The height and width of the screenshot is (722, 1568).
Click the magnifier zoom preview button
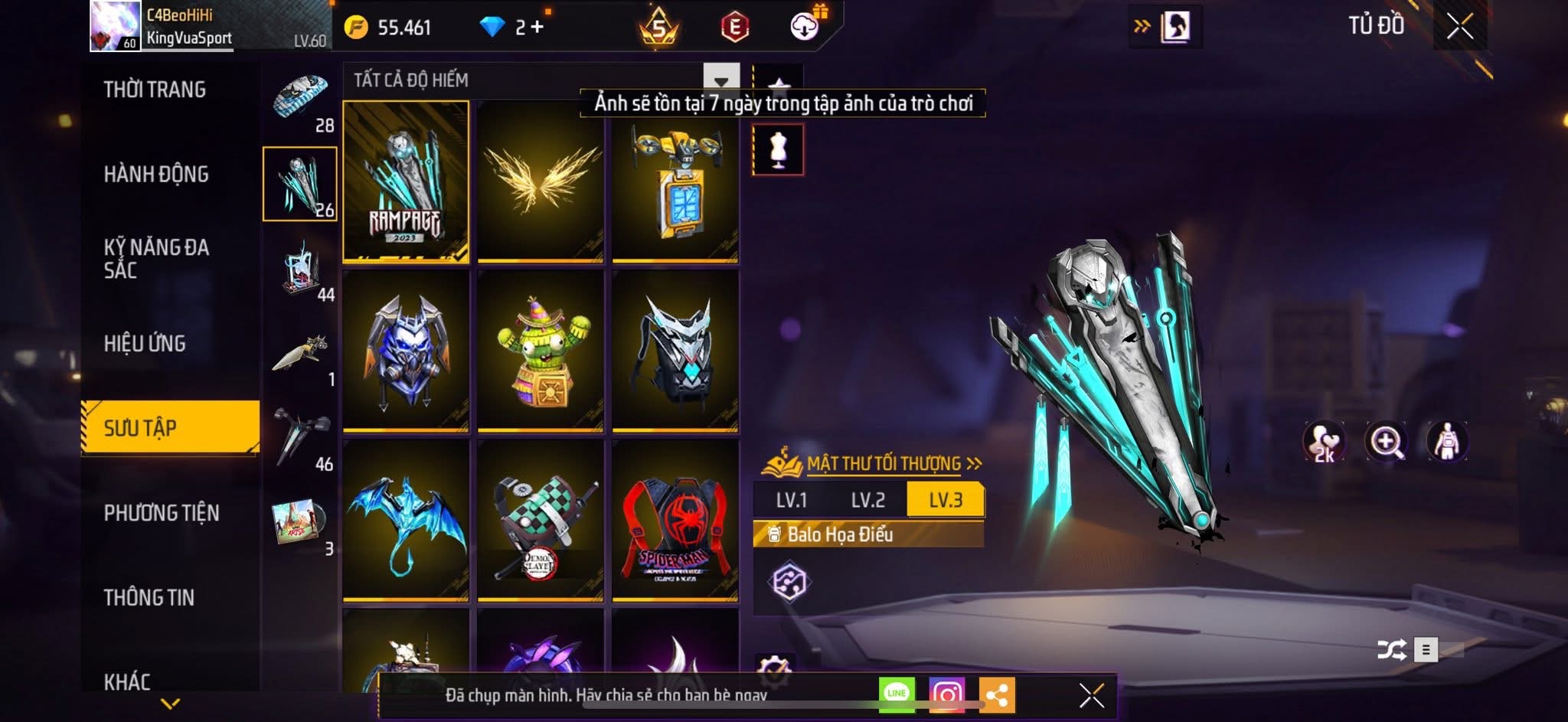(x=1386, y=442)
